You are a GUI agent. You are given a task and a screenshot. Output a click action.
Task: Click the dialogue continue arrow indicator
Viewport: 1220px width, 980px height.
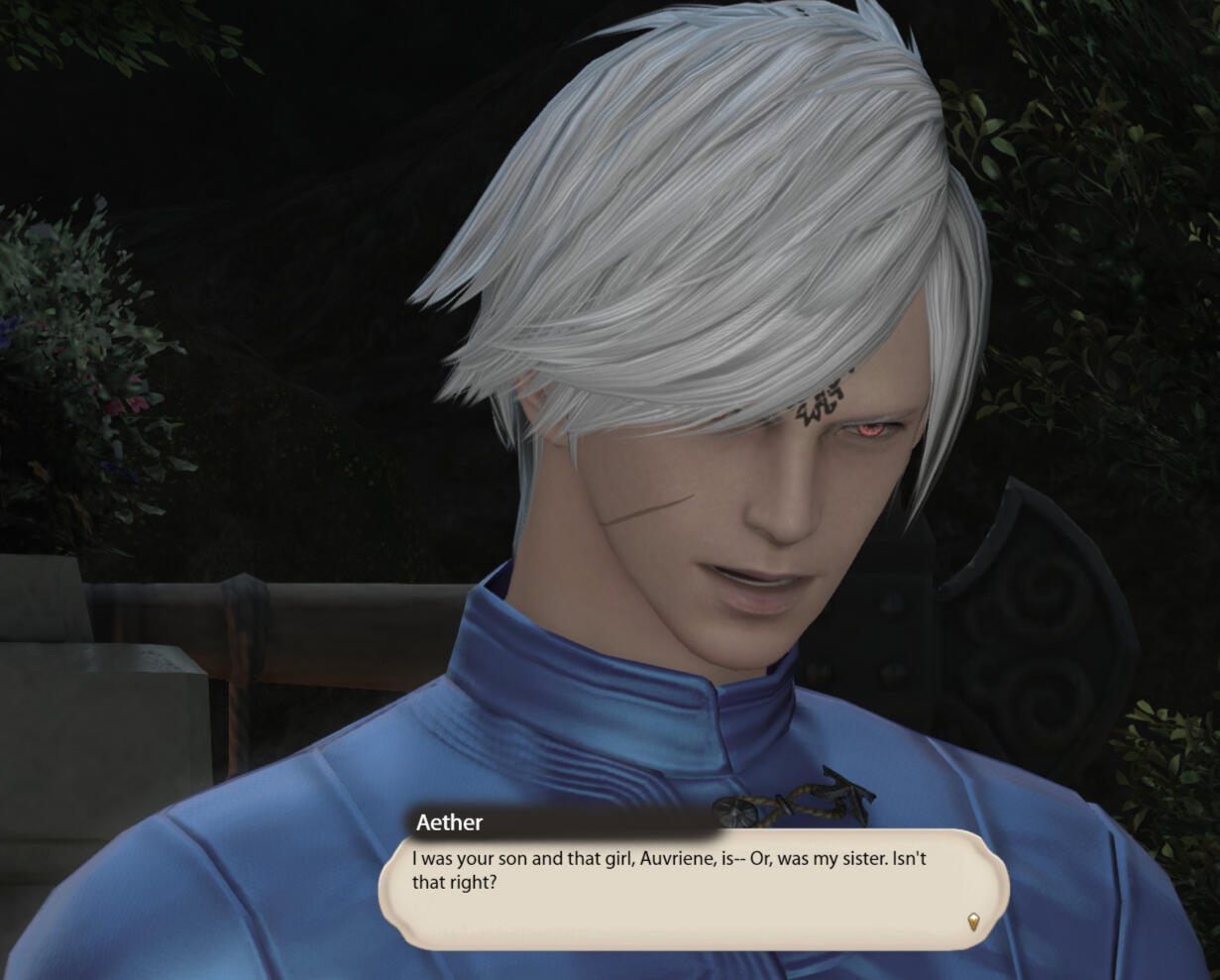point(973,923)
